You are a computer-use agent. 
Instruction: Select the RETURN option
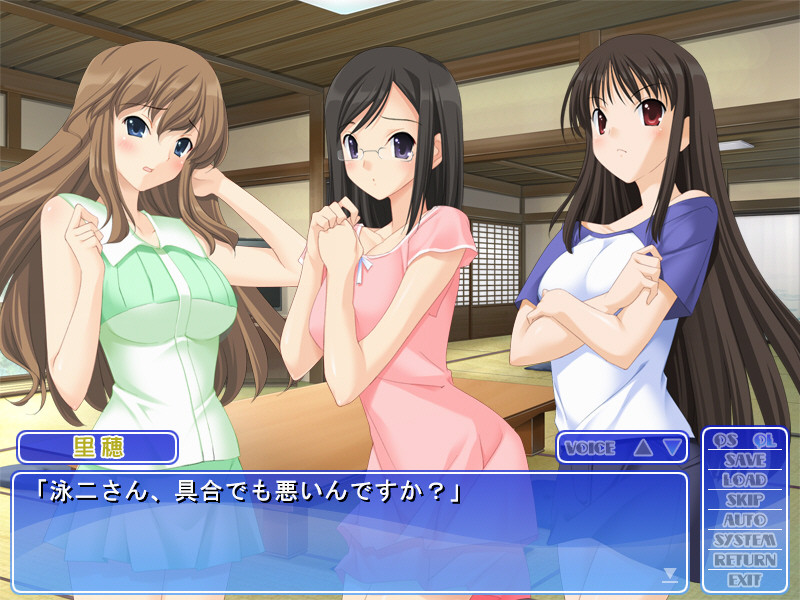point(745,560)
